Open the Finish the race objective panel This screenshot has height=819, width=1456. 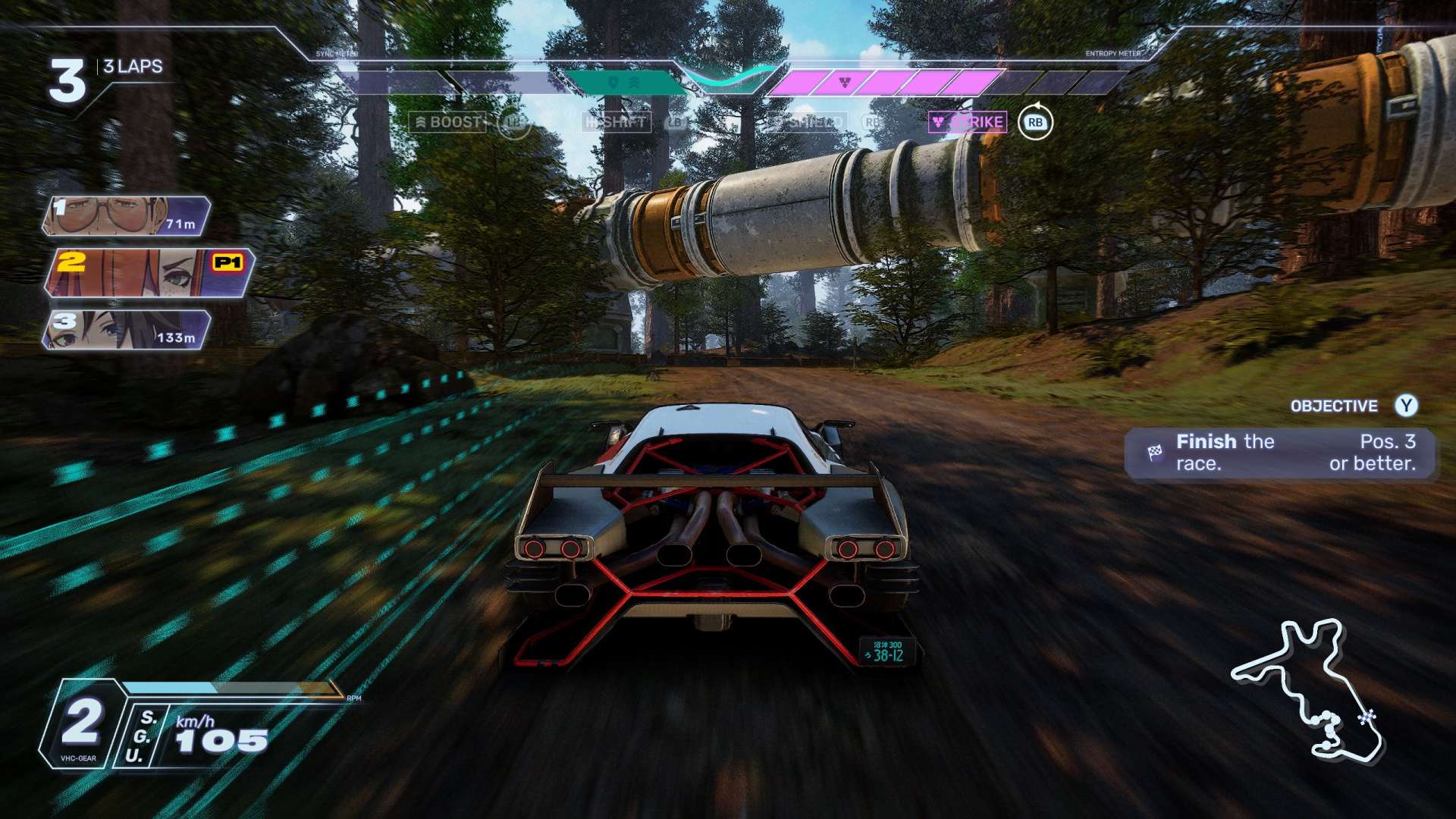pyautogui.click(x=1281, y=453)
